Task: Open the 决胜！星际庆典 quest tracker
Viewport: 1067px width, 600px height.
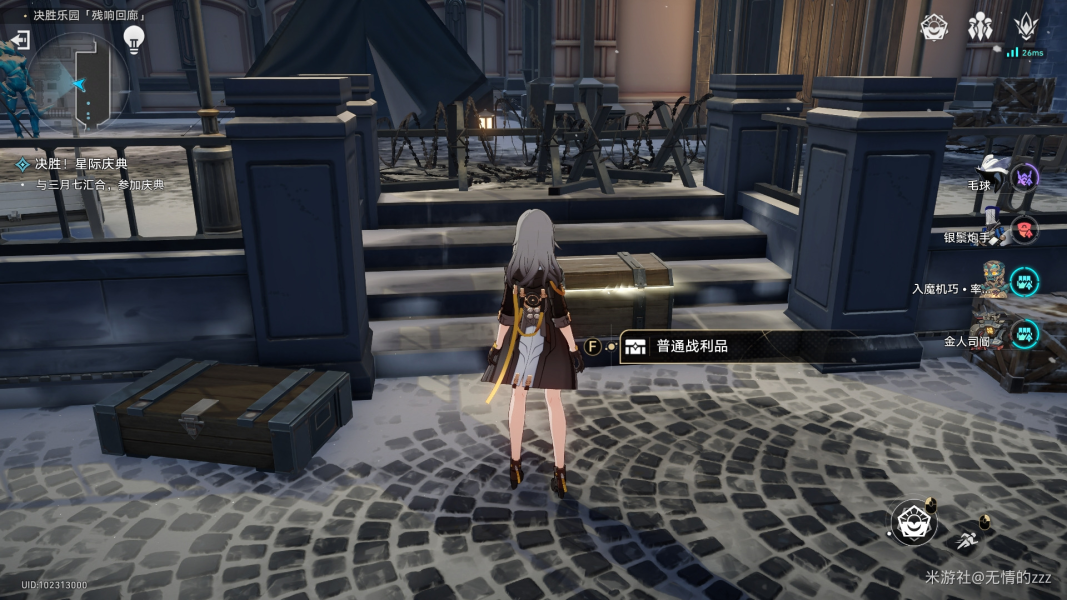Action: tap(81, 163)
